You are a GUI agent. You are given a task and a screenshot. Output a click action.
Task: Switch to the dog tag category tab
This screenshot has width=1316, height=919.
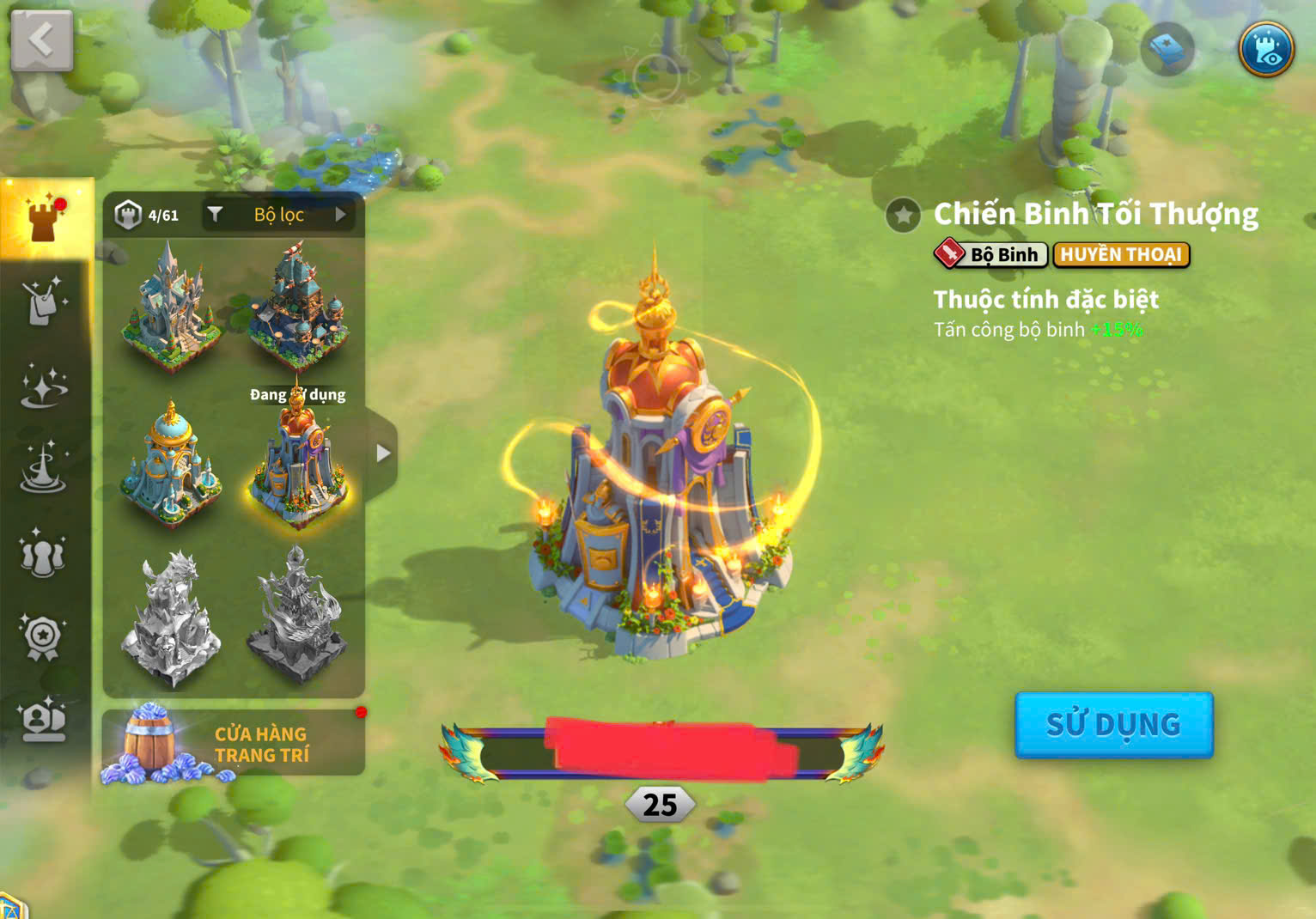click(44, 301)
